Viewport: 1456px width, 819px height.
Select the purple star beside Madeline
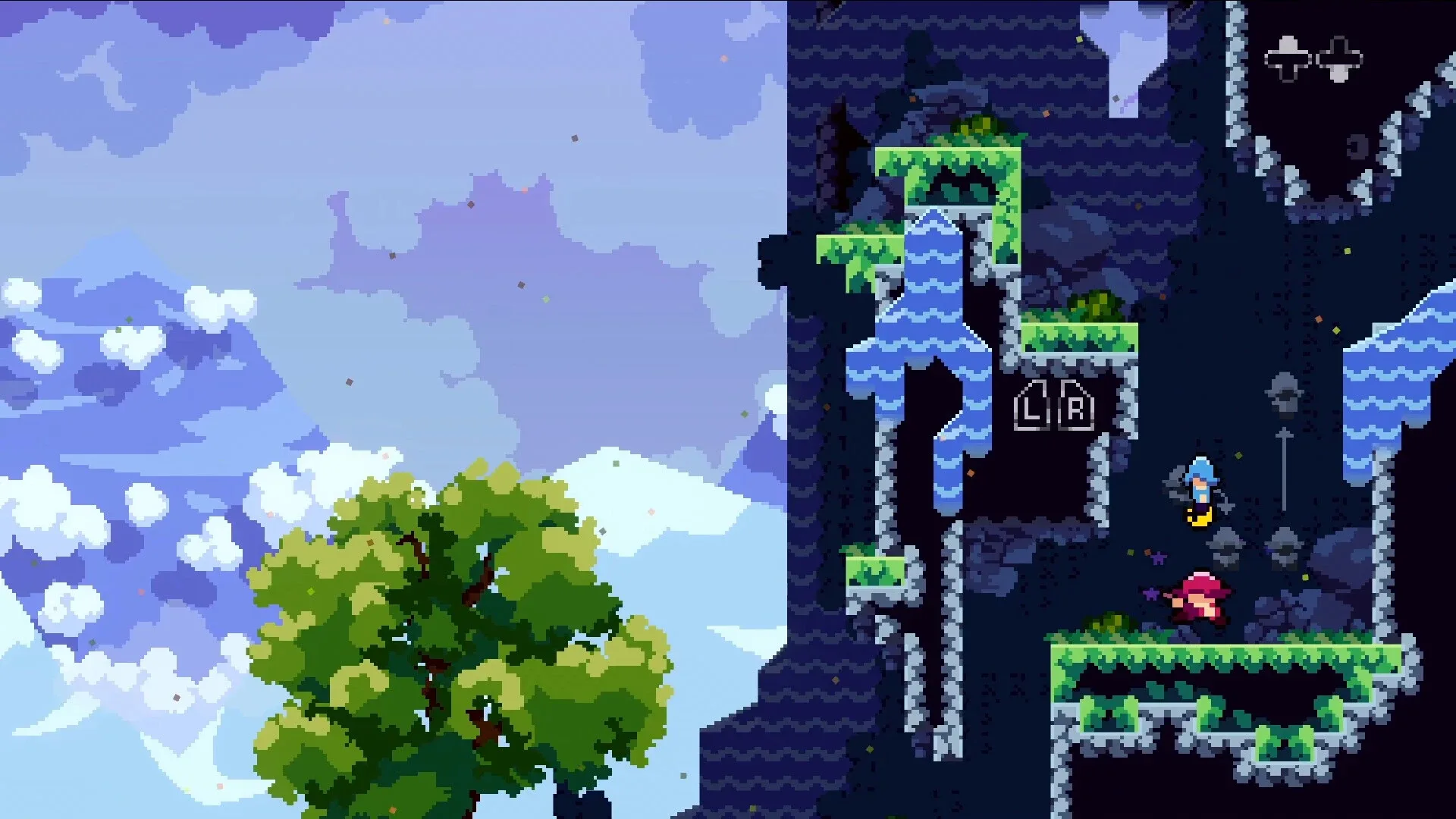point(1150,594)
